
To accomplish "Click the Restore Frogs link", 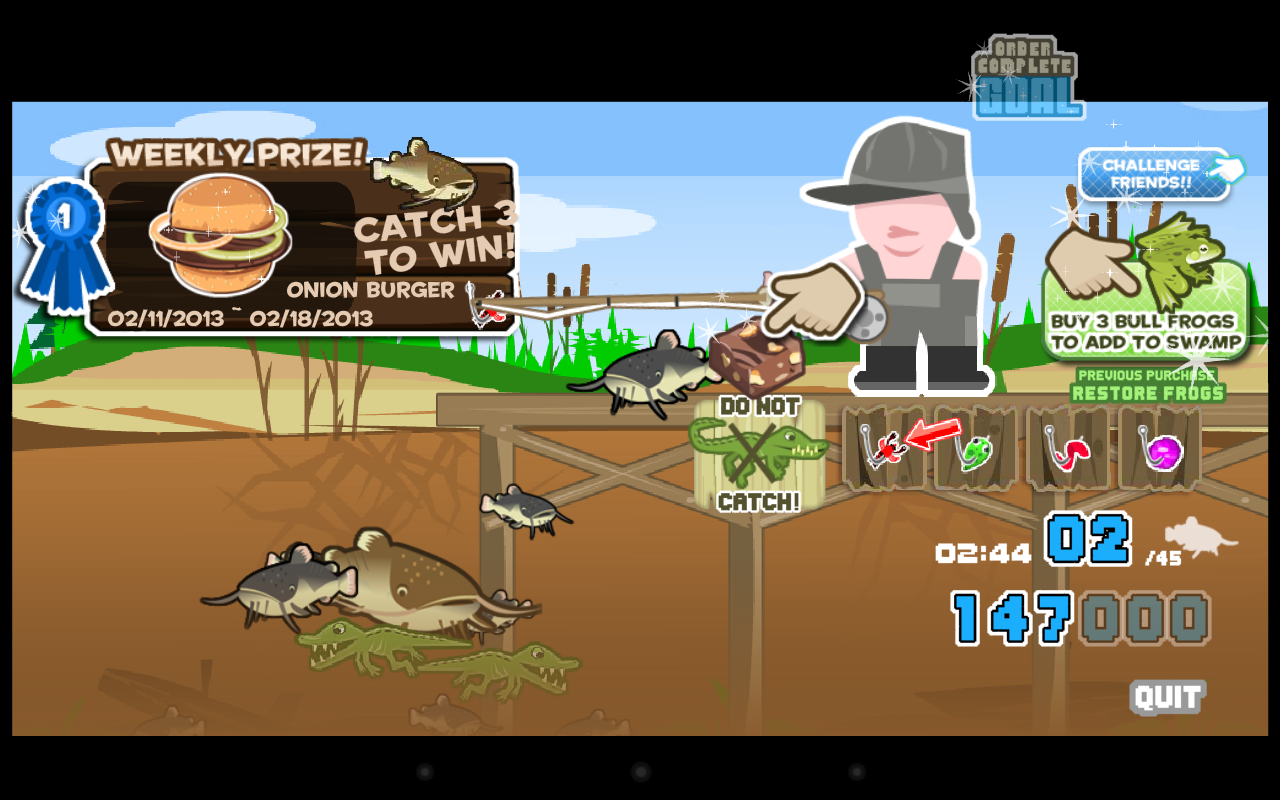I will coord(1147,393).
